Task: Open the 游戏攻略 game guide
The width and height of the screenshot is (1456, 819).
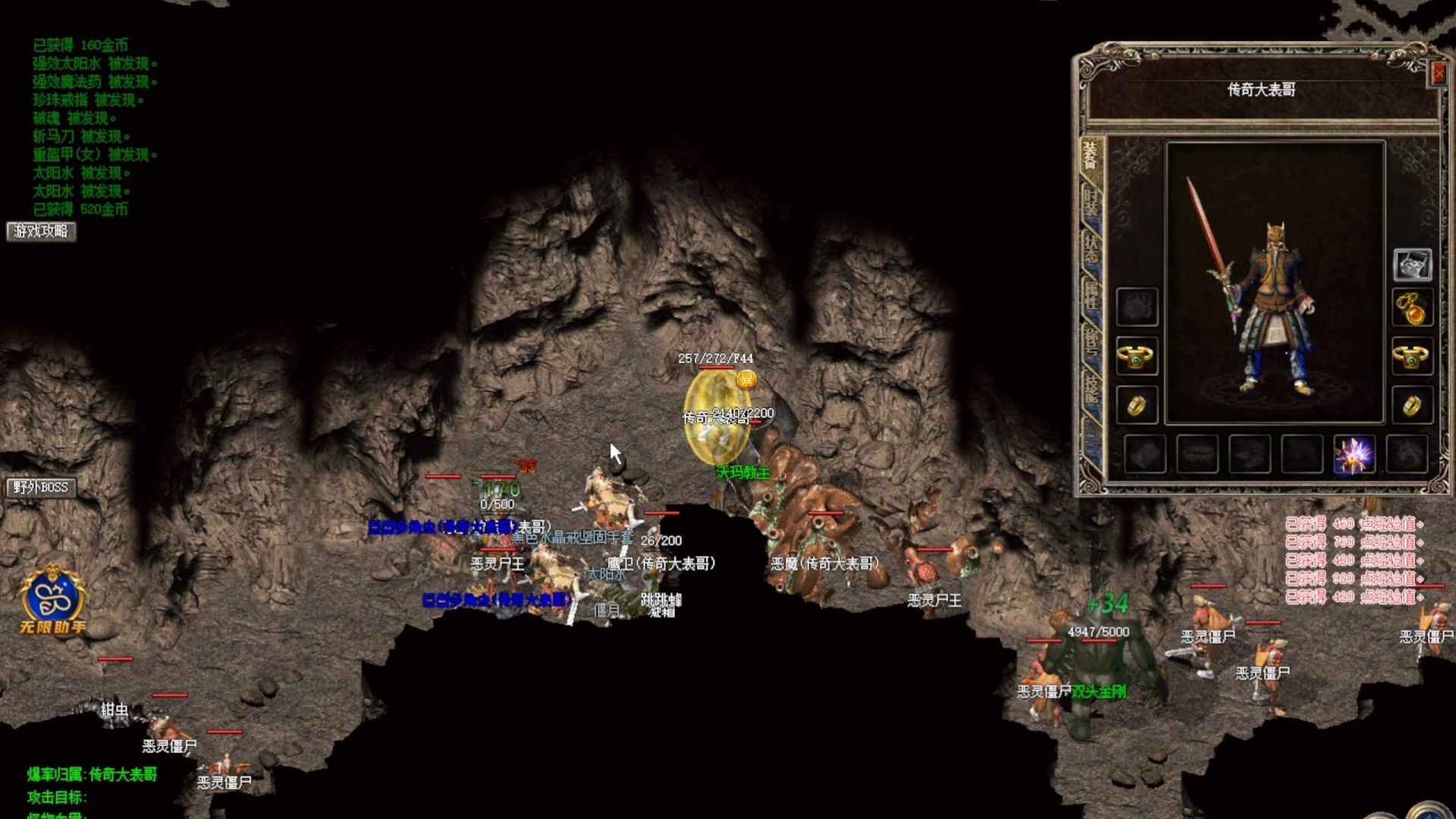Action: click(x=41, y=231)
